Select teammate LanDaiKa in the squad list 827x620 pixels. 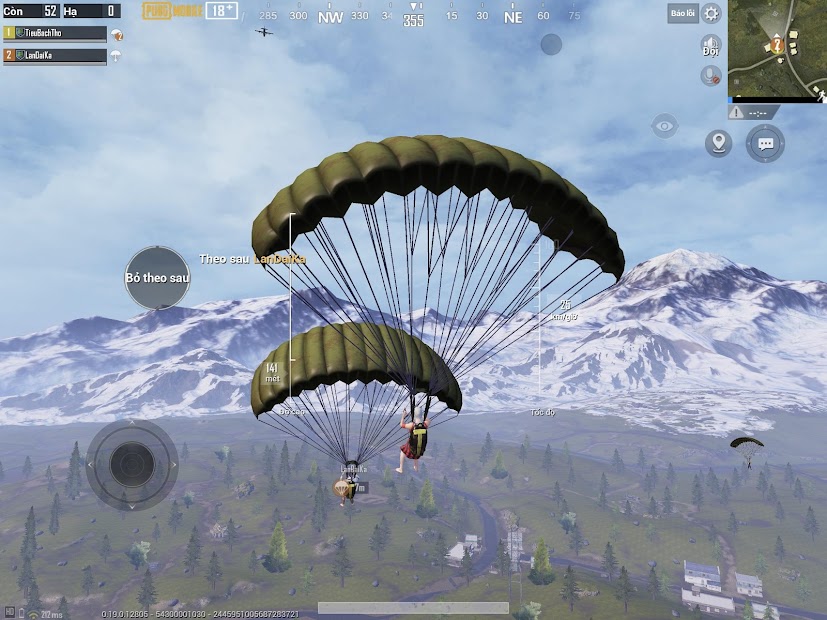(55, 55)
